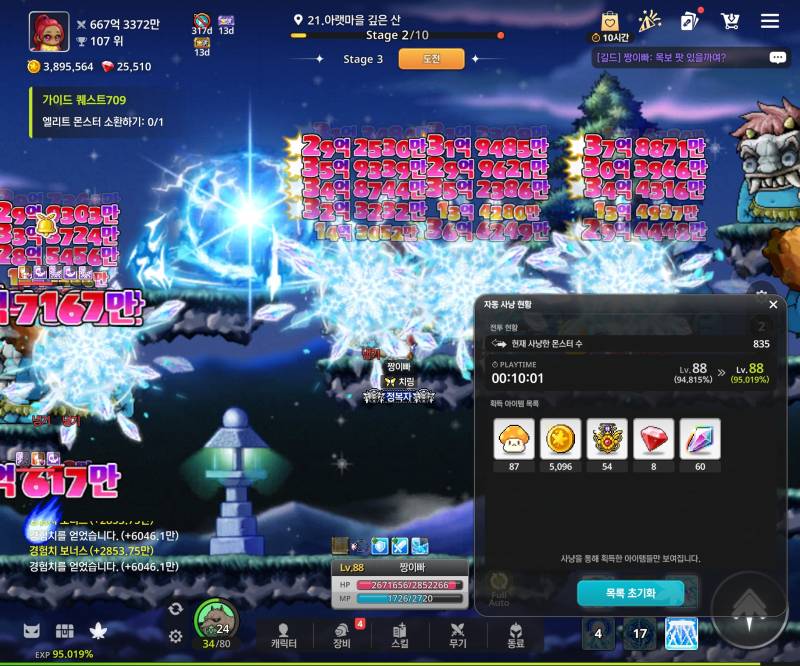The width and height of the screenshot is (800, 666).
Task: Open the hamburger main menu
Action: 770,21
